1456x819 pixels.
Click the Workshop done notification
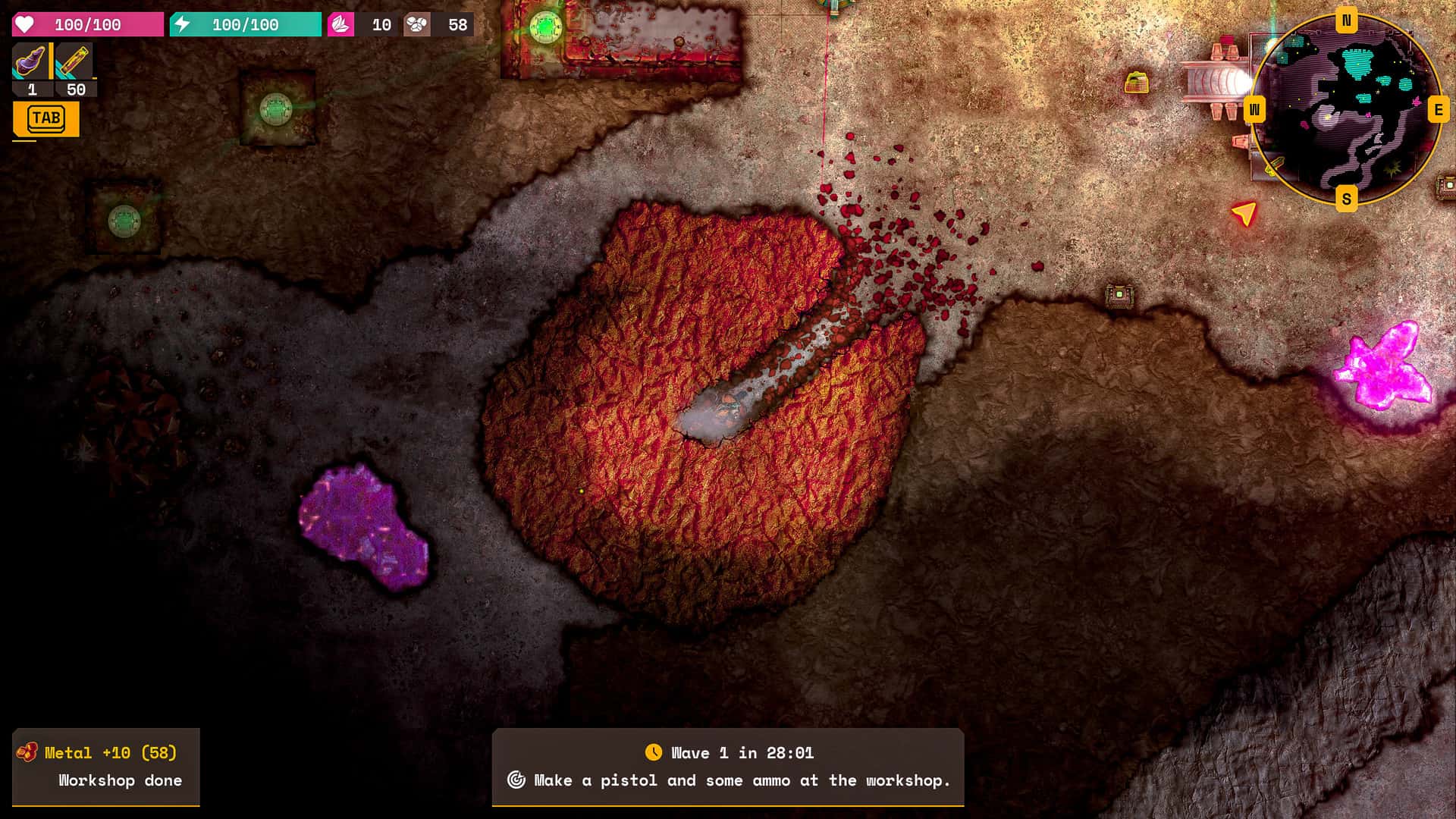(119, 780)
